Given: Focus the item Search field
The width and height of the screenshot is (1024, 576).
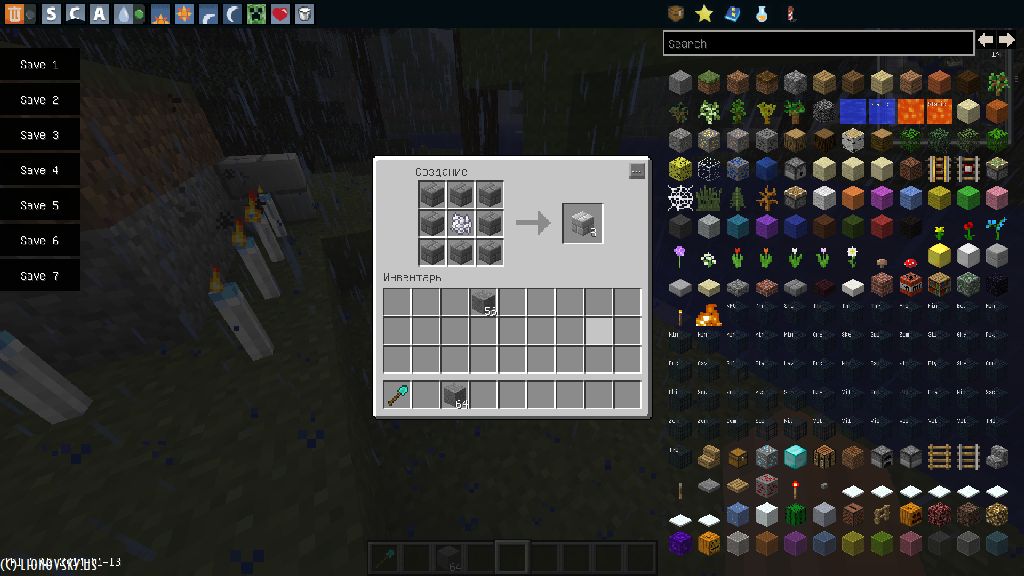Looking at the screenshot, I should click(818, 43).
